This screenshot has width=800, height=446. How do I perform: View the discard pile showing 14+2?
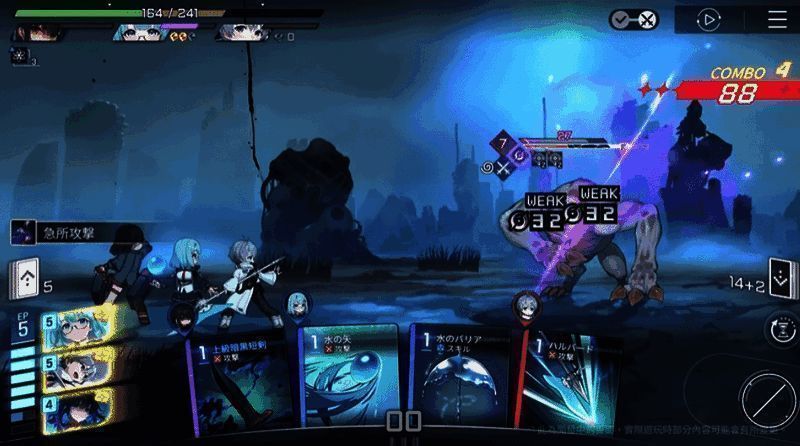pyautogui.click(x=779, y=278)
